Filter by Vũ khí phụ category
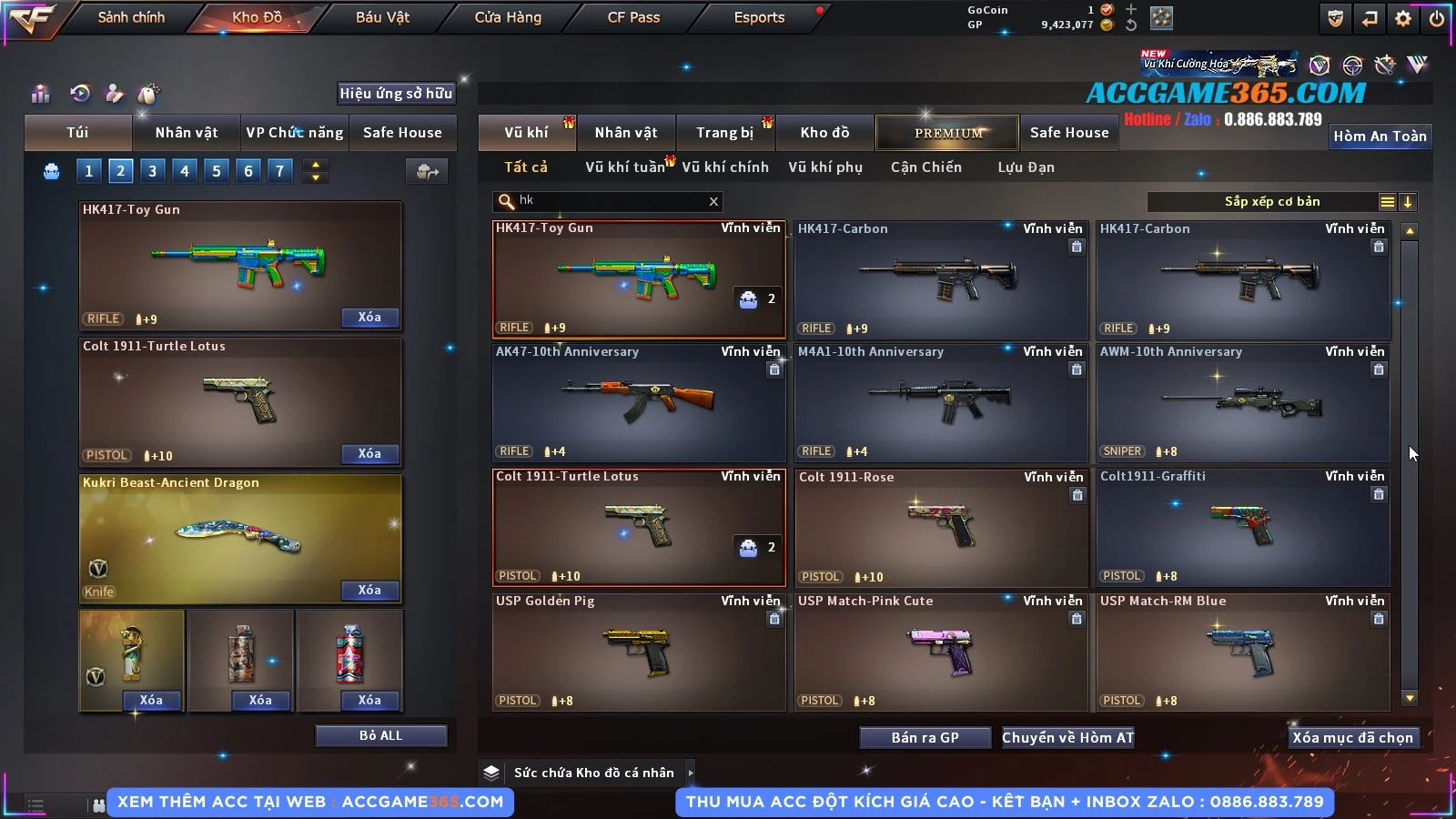This screenshot has height=819, width=1456. click(x=824, y=167)
